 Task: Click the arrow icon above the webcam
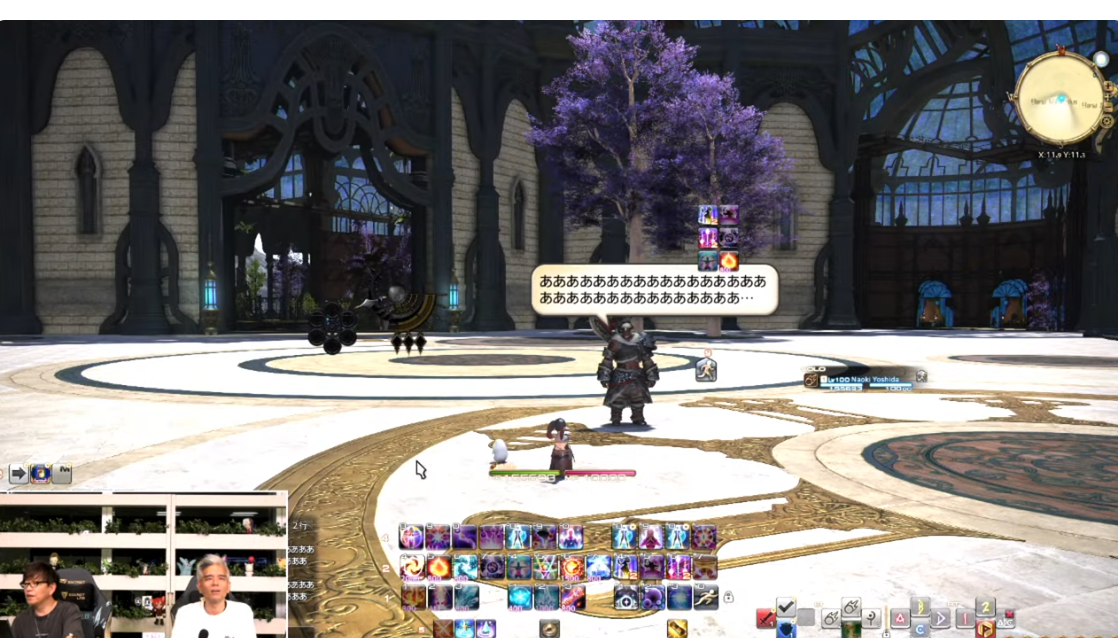click(x=19, y=473)
